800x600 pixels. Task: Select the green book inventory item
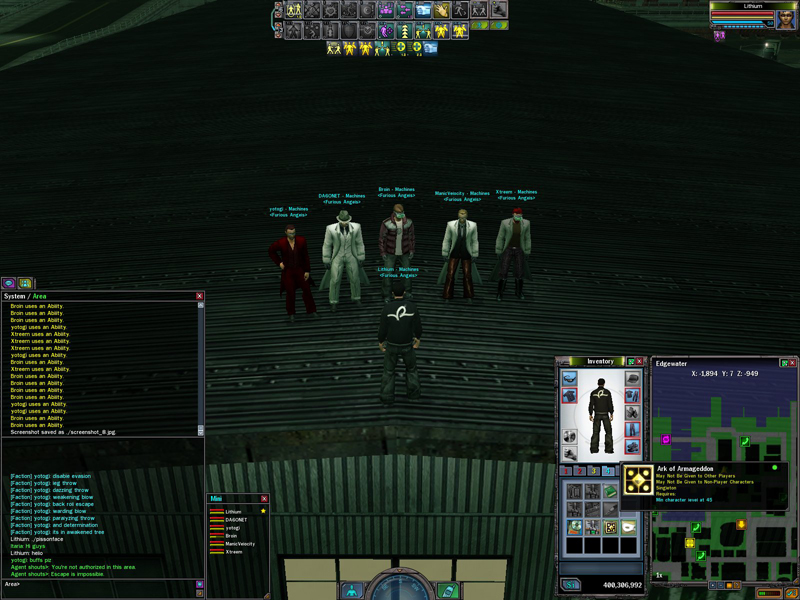[x=611, y=491]
